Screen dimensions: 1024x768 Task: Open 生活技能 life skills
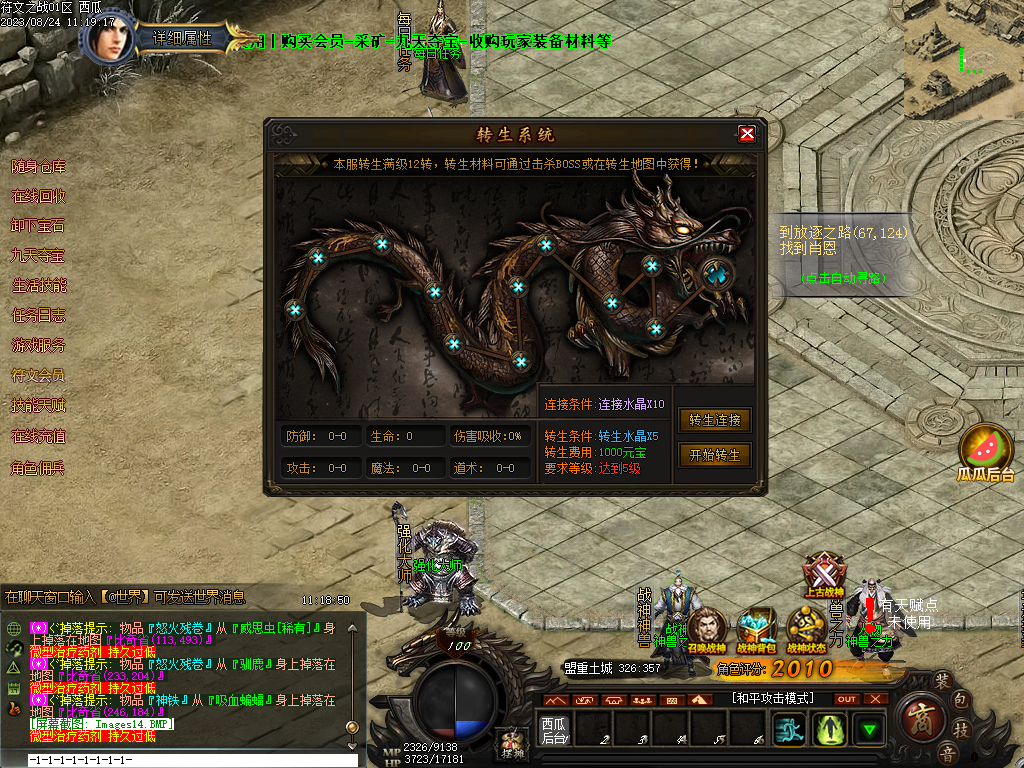point(38,286)
